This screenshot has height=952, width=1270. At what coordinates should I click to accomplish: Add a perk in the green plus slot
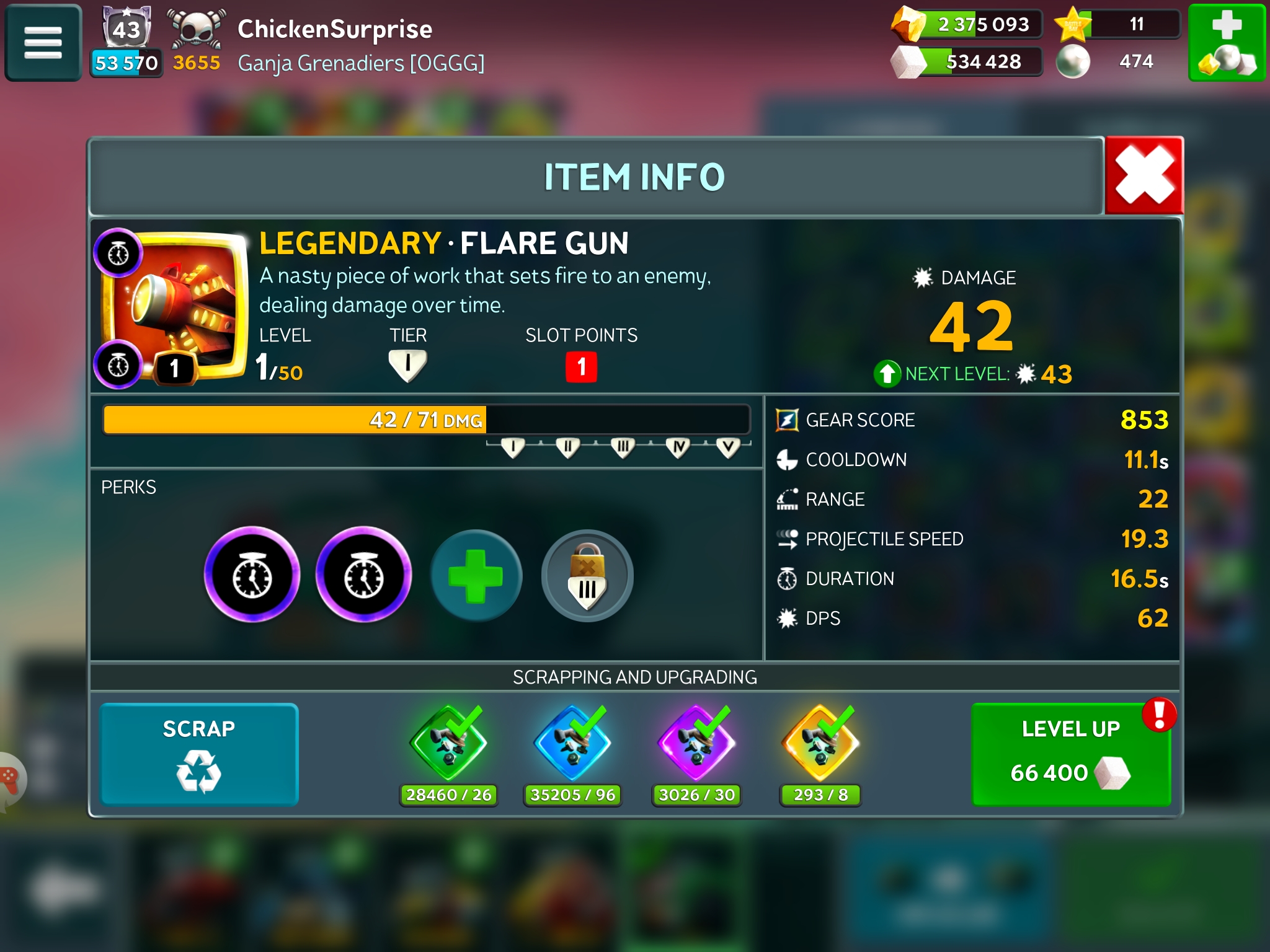click(476, 576)
